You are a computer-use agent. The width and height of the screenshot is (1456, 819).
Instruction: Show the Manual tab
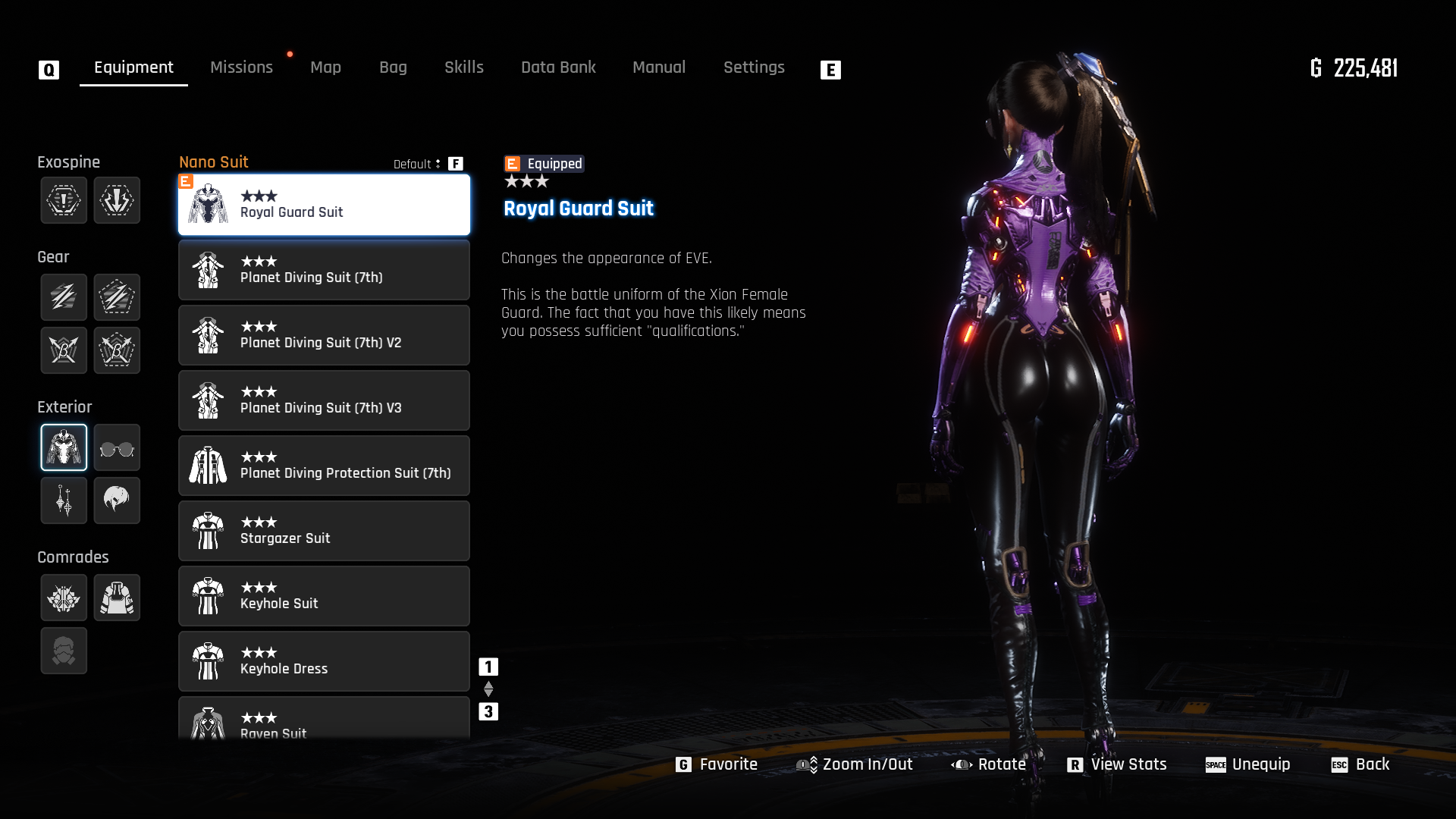(658, 67)
